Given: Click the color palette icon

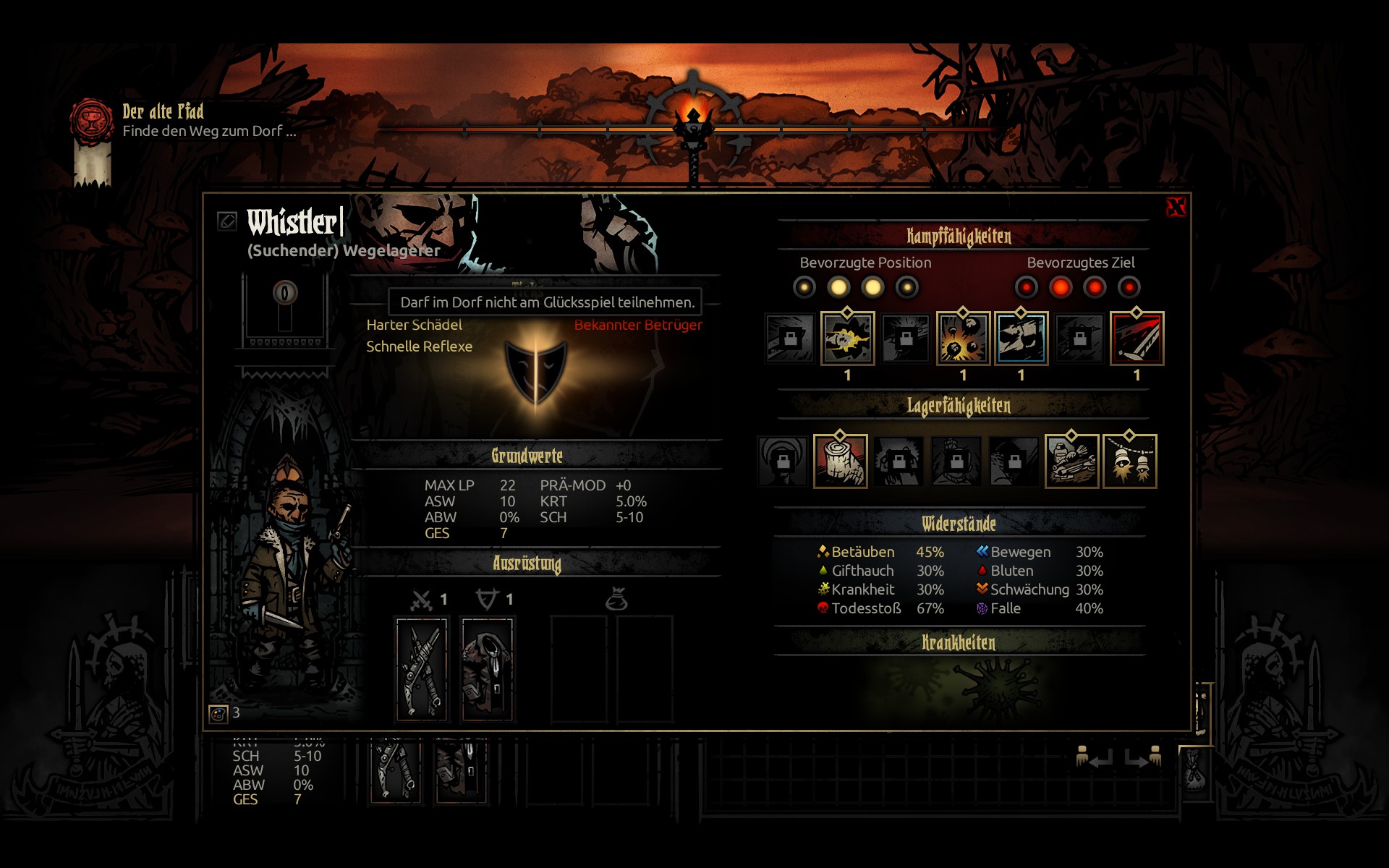Looking at the screenshot, I should pyautogui.click(x=218, y=714).
